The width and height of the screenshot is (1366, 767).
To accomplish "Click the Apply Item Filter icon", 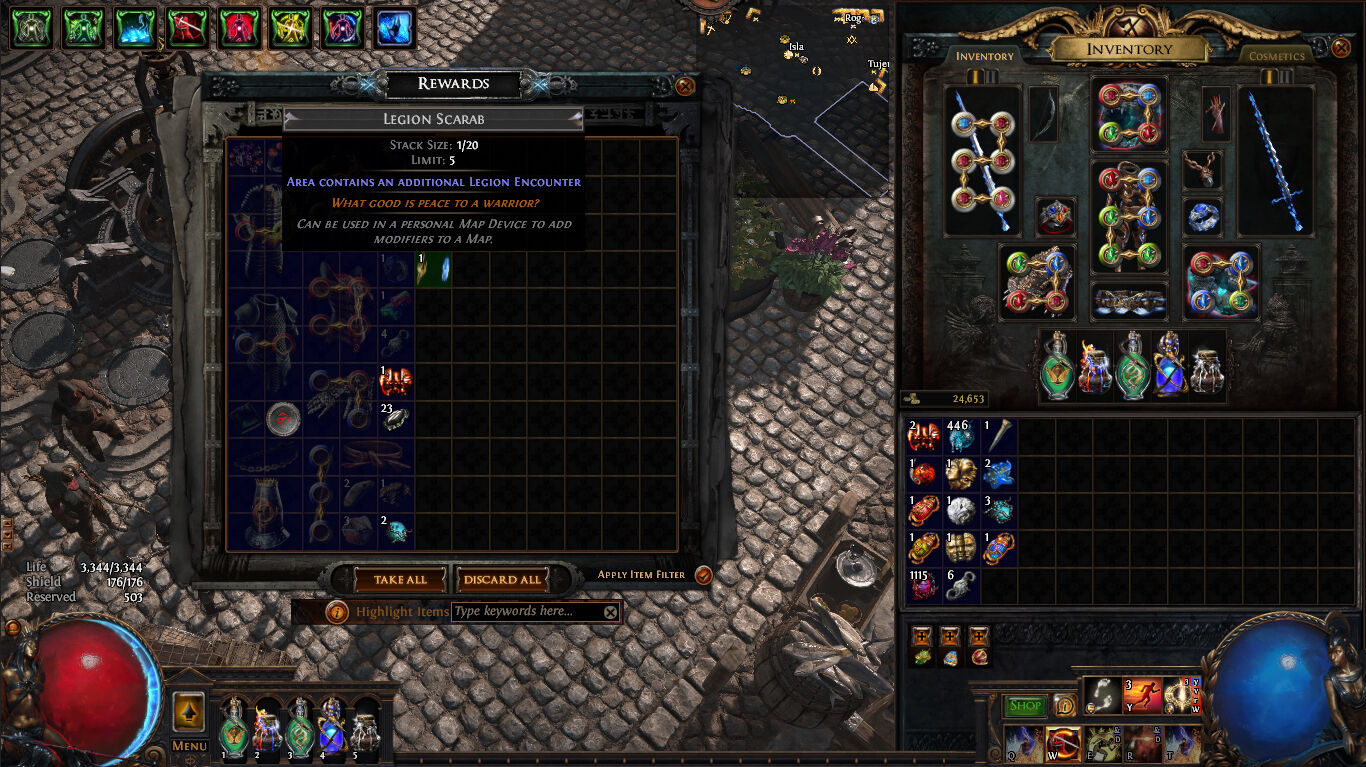I will (x=703, y=575).
